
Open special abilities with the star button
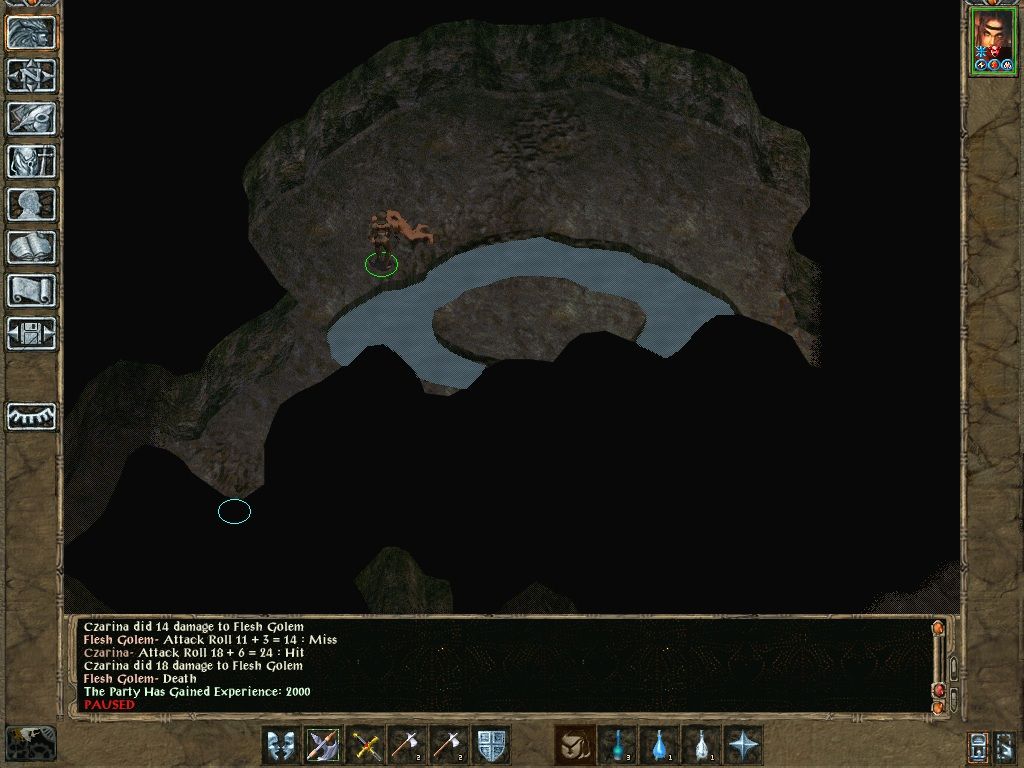pos(743,745)
